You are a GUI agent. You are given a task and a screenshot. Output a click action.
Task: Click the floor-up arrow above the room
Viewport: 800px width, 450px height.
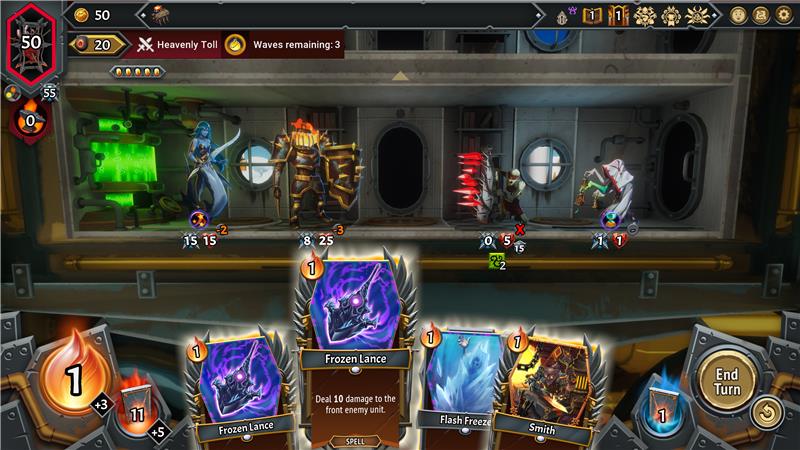tap(400, 76)
